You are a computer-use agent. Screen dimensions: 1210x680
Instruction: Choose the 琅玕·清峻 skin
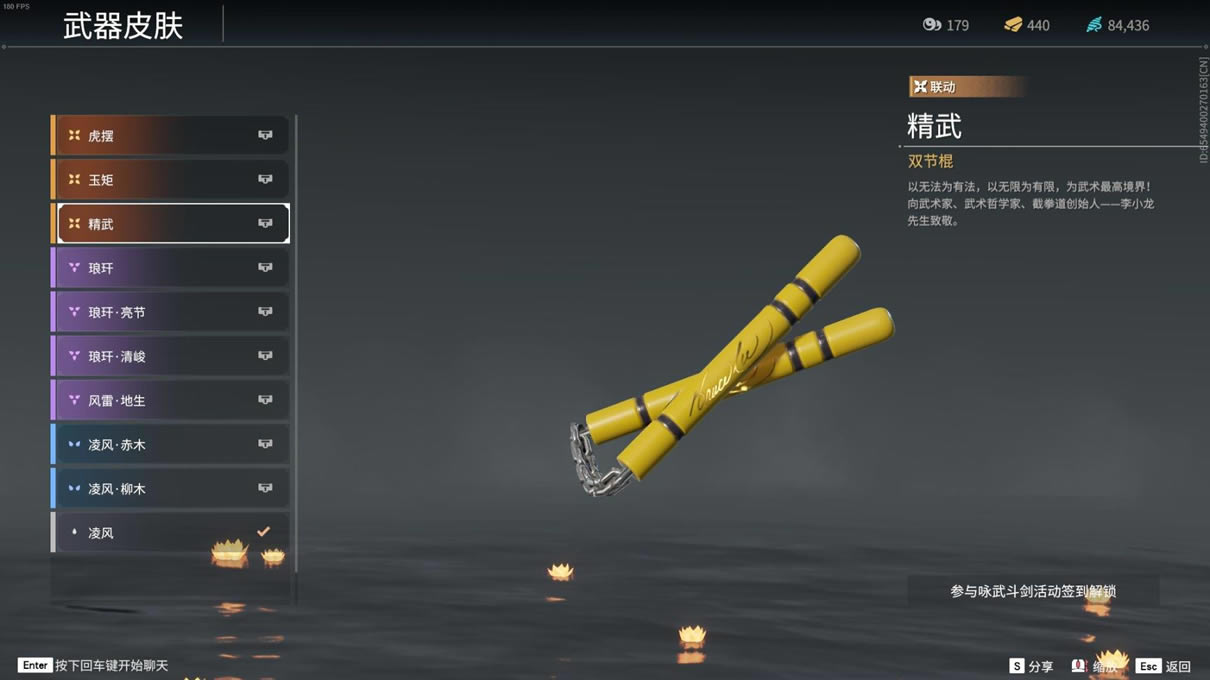172,356
